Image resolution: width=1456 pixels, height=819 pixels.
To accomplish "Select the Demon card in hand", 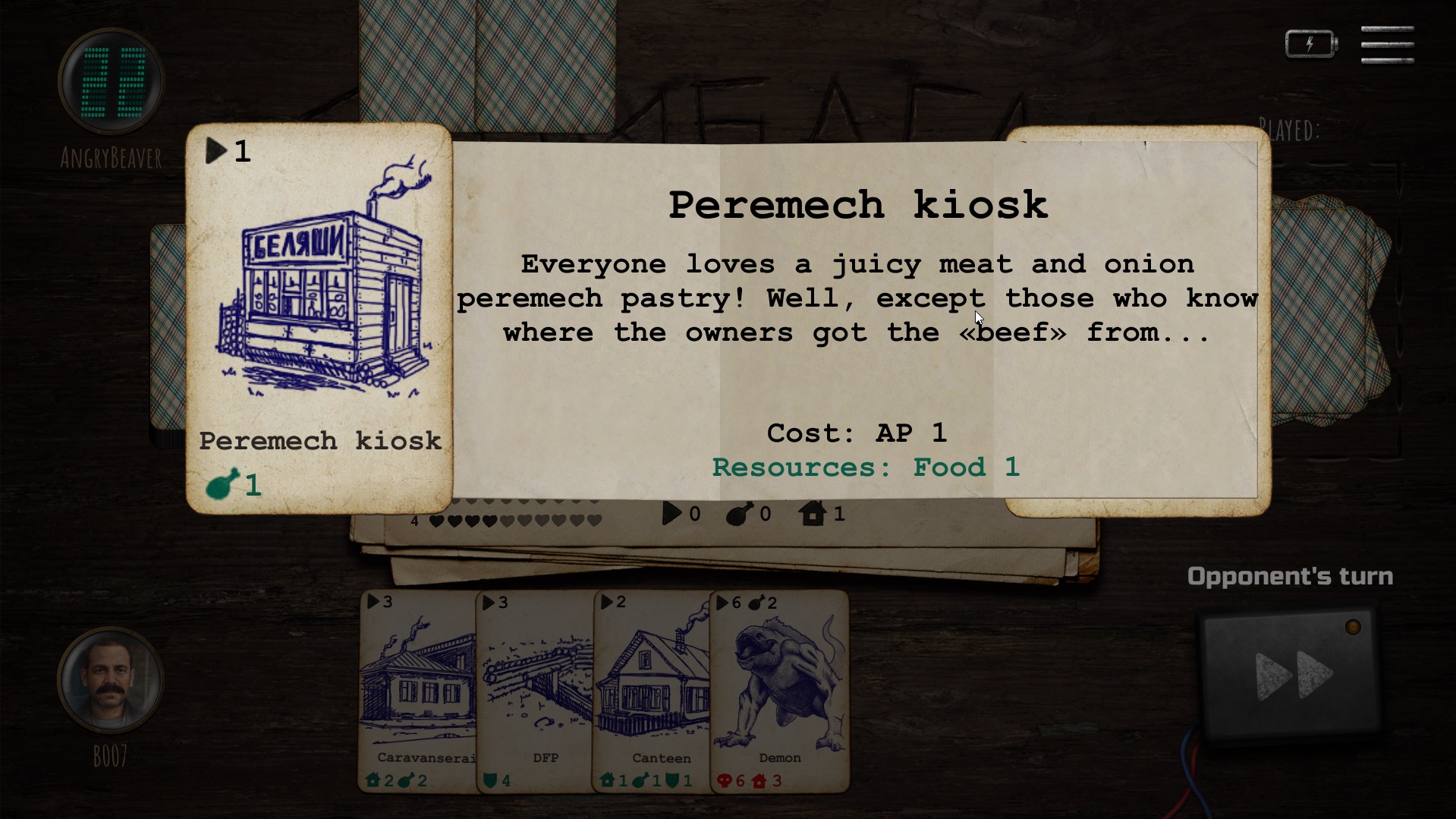I will (x=780, y=691).
